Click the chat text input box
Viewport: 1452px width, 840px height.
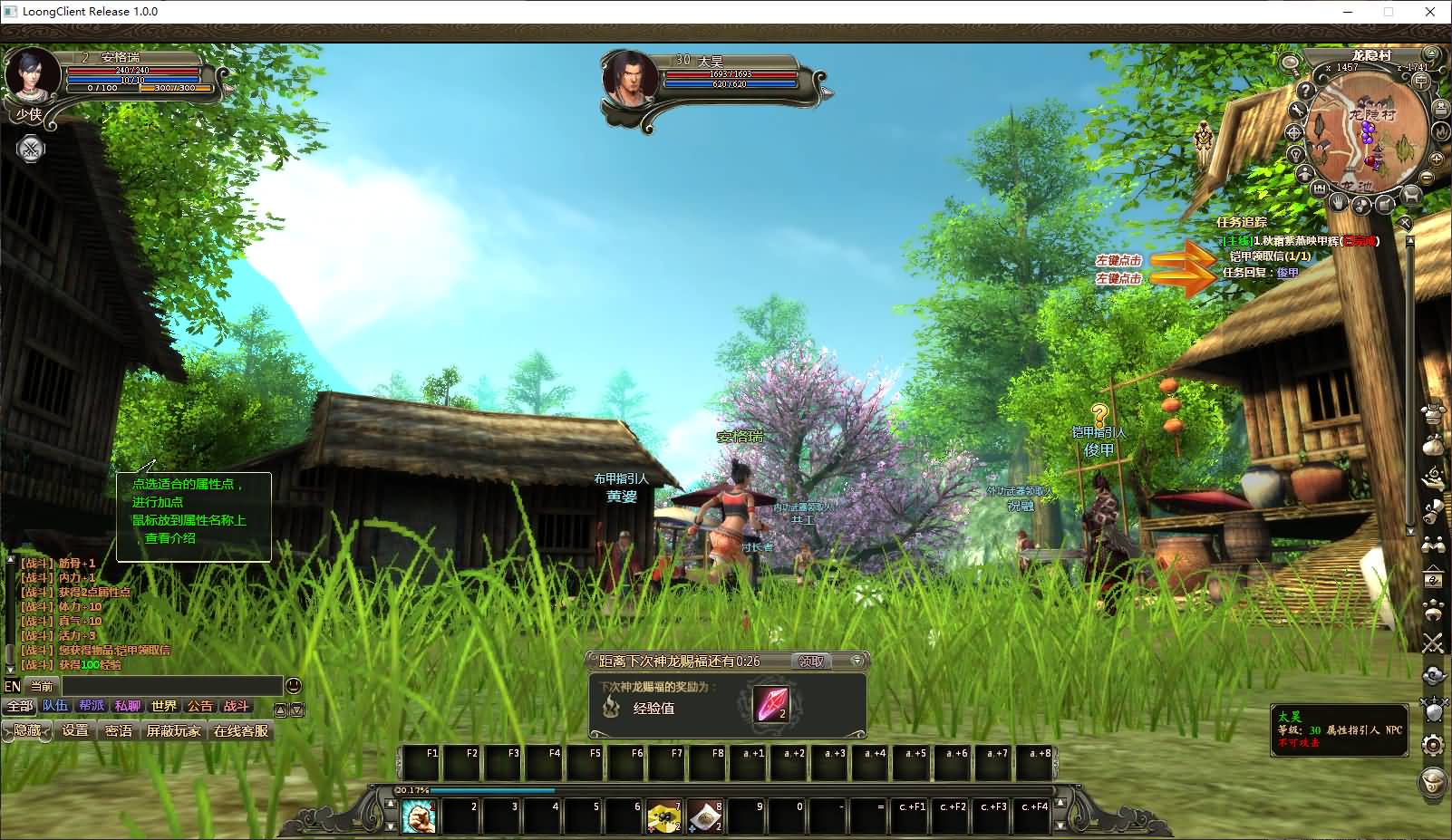point(172,686)
